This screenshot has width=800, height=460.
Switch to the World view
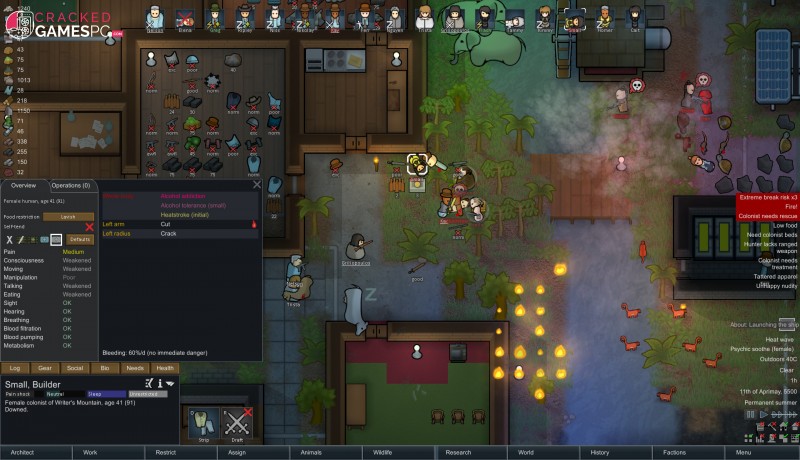pyautogui.click(x=526, y=452)
